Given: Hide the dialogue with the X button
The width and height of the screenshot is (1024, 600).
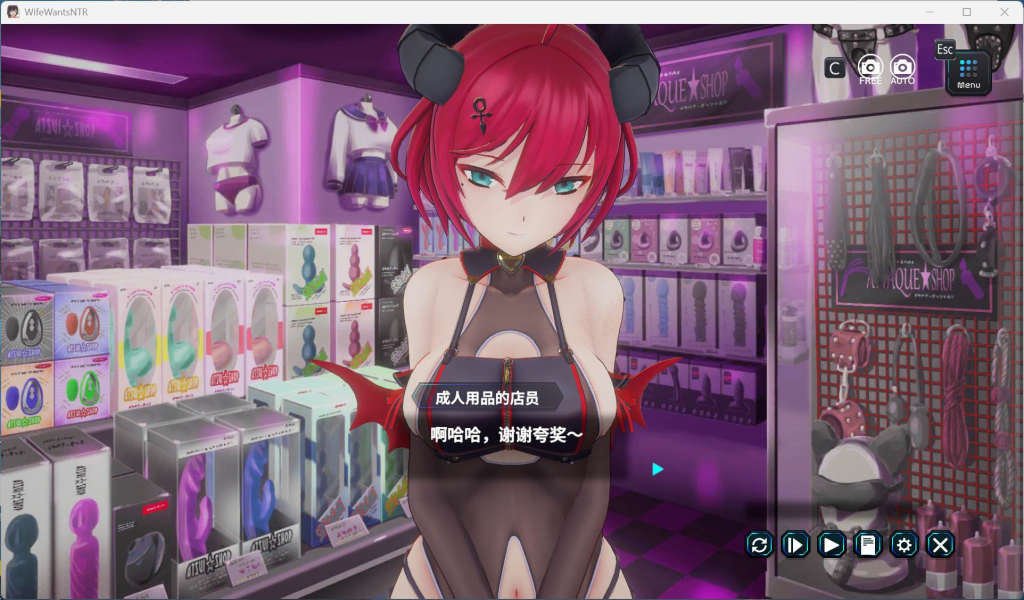Looking at the screenshot, I should pyautogui.click(x=940, y=544).
